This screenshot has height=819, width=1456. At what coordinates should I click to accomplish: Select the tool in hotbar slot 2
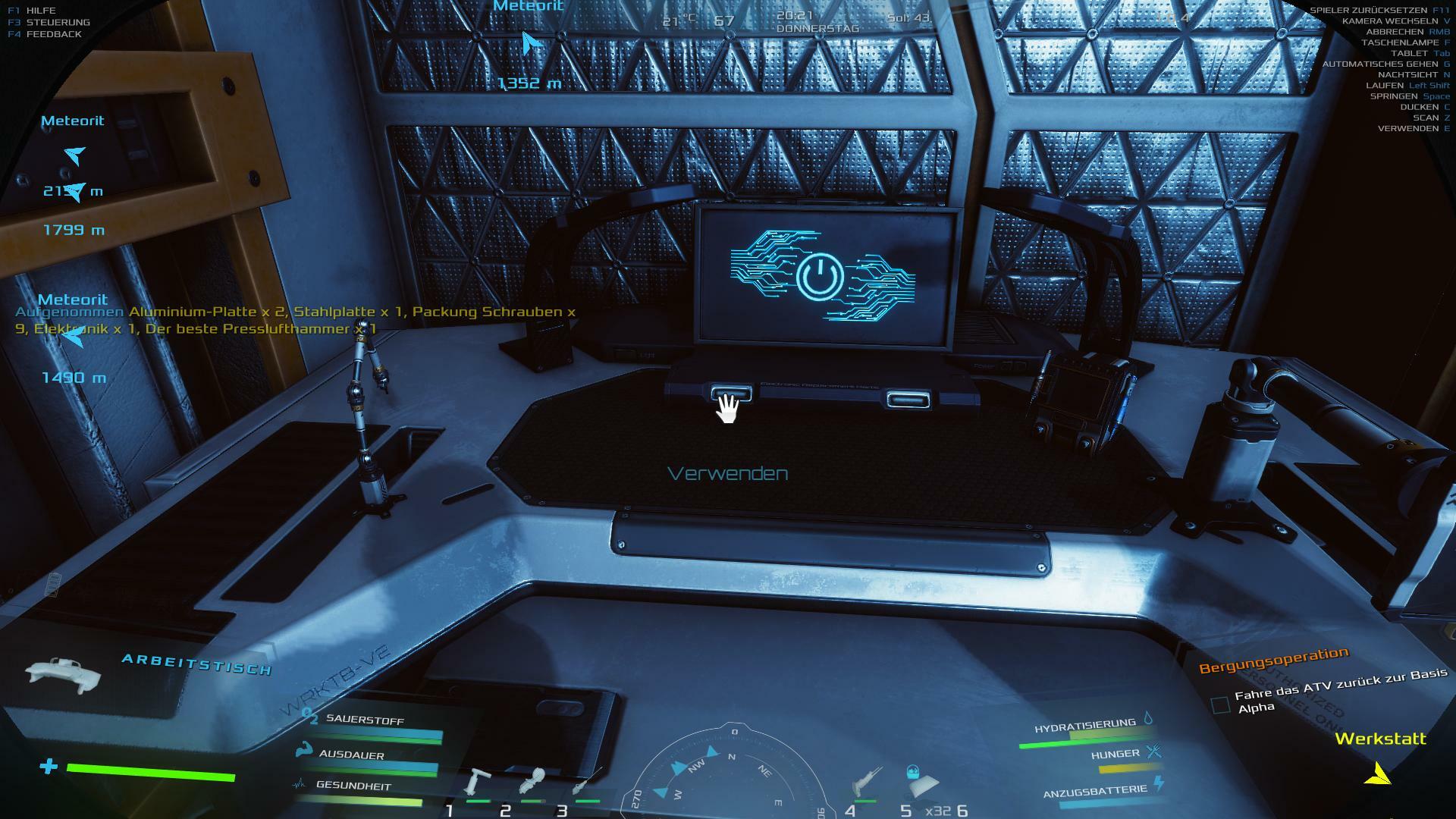532,783
